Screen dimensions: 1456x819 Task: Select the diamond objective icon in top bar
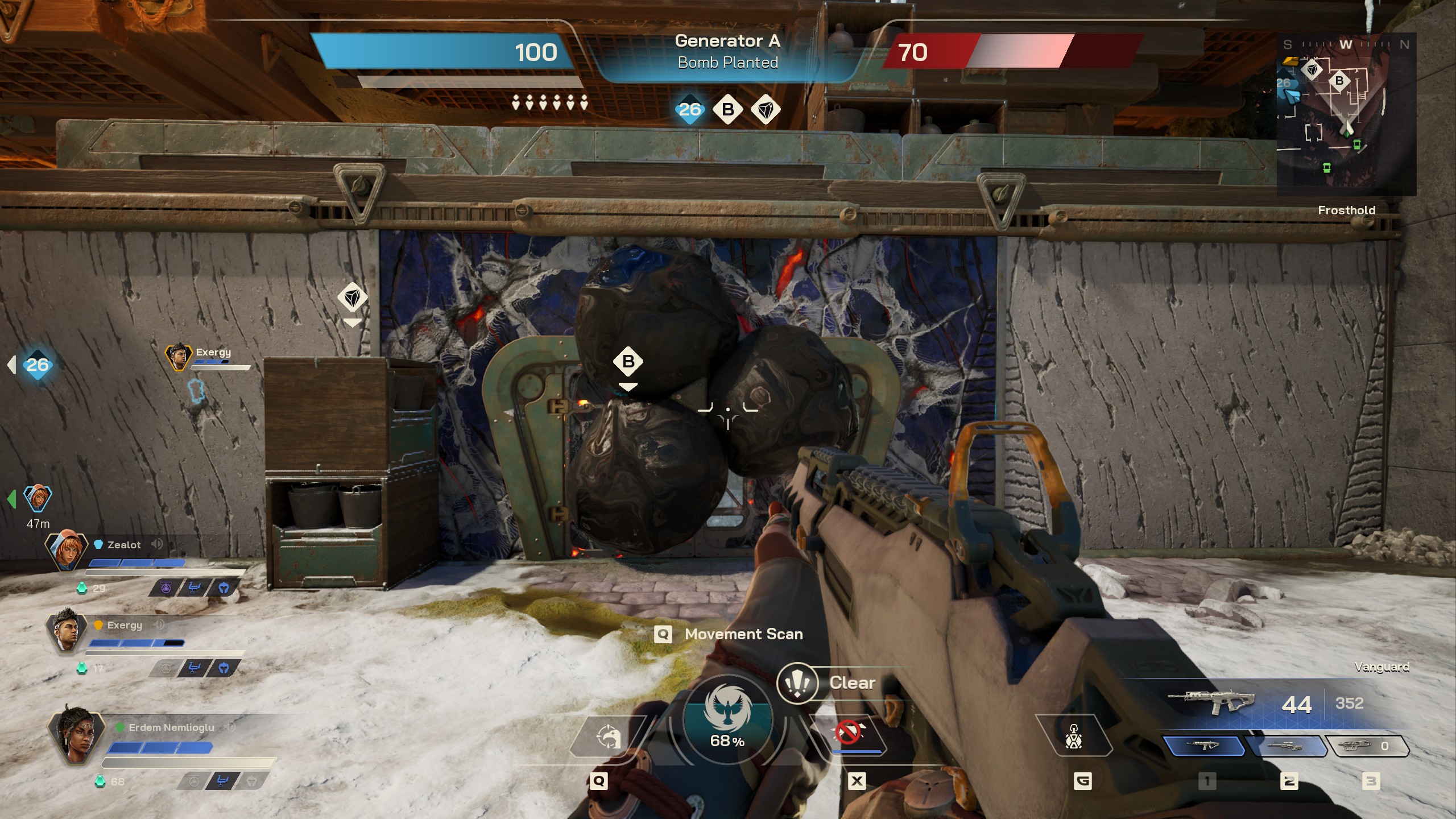point(766,109)
